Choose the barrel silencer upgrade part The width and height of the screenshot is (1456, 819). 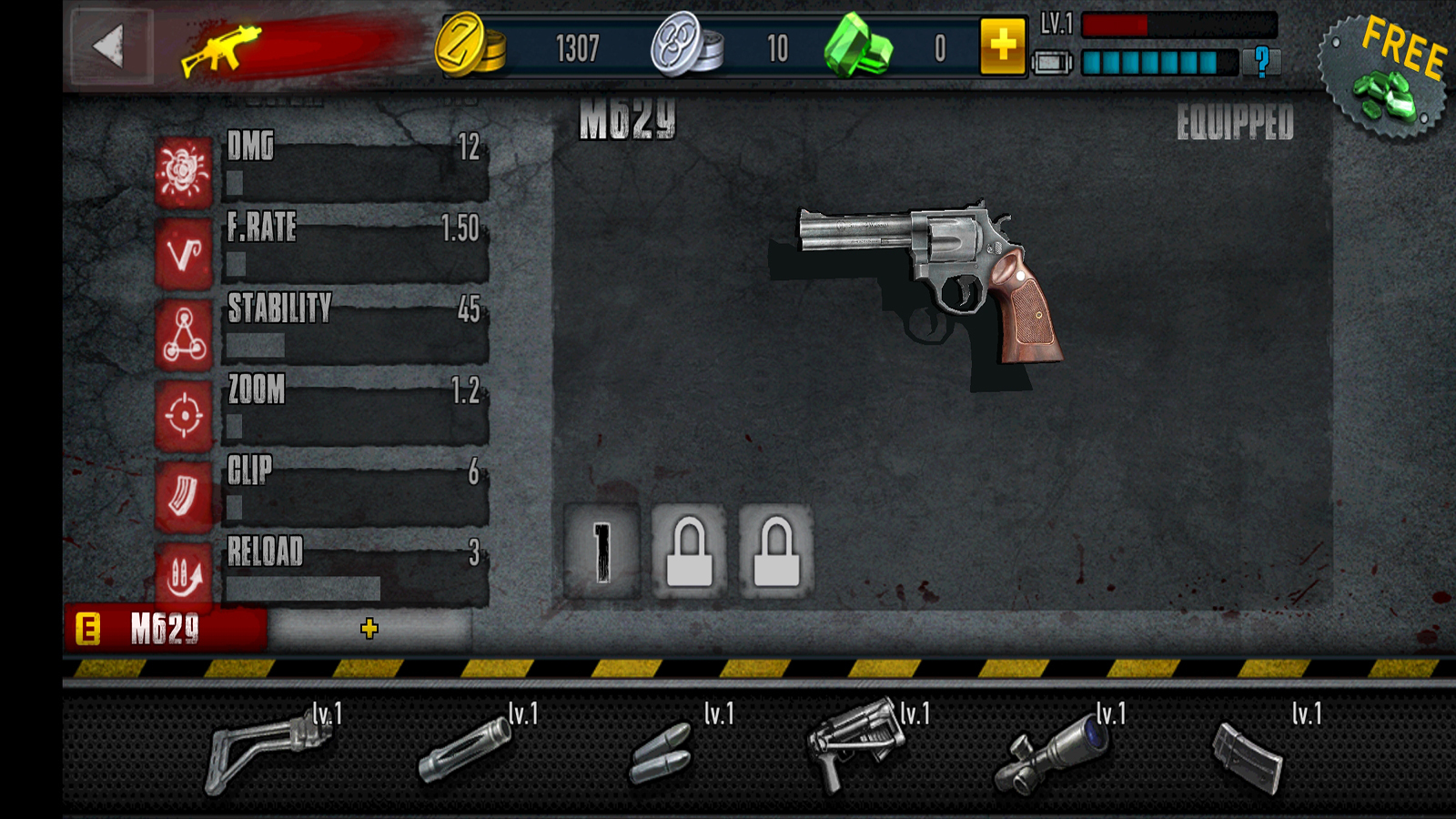point(466,751)
